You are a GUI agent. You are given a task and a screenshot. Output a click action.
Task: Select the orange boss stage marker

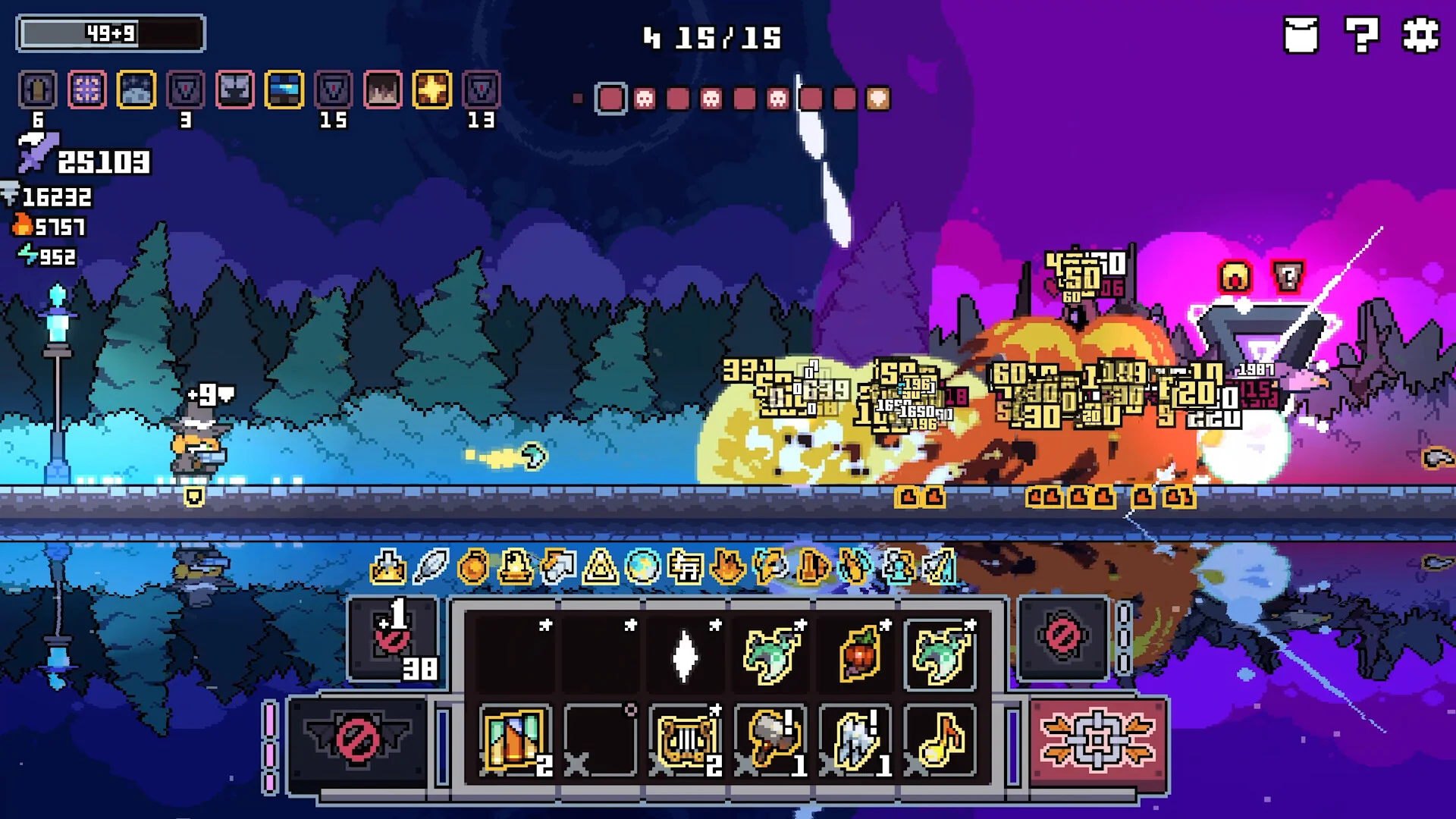coord(877,99)
